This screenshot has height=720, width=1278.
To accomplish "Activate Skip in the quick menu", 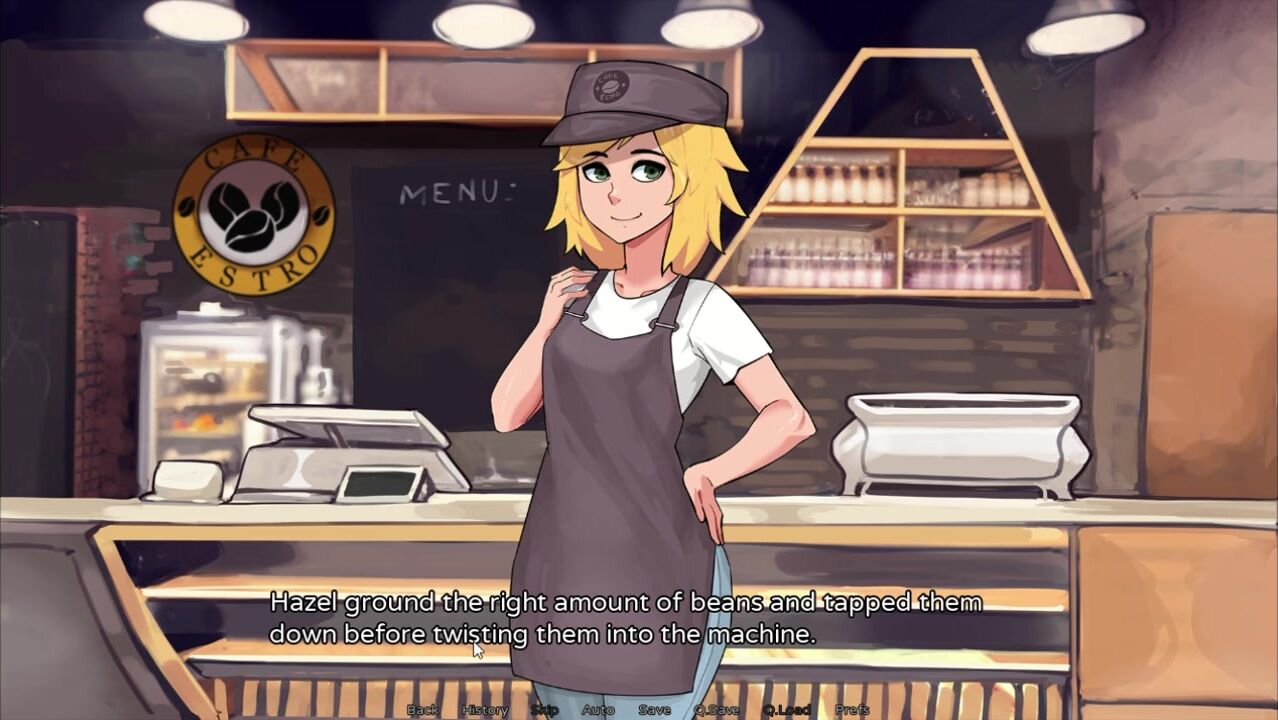I will 544,710.
